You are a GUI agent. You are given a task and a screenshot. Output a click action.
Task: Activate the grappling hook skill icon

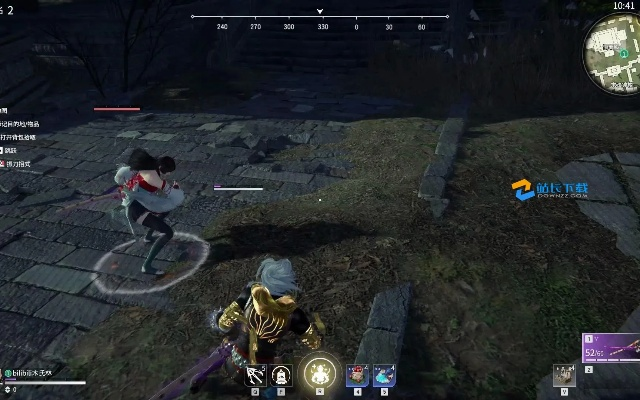(x=255, y=376)
